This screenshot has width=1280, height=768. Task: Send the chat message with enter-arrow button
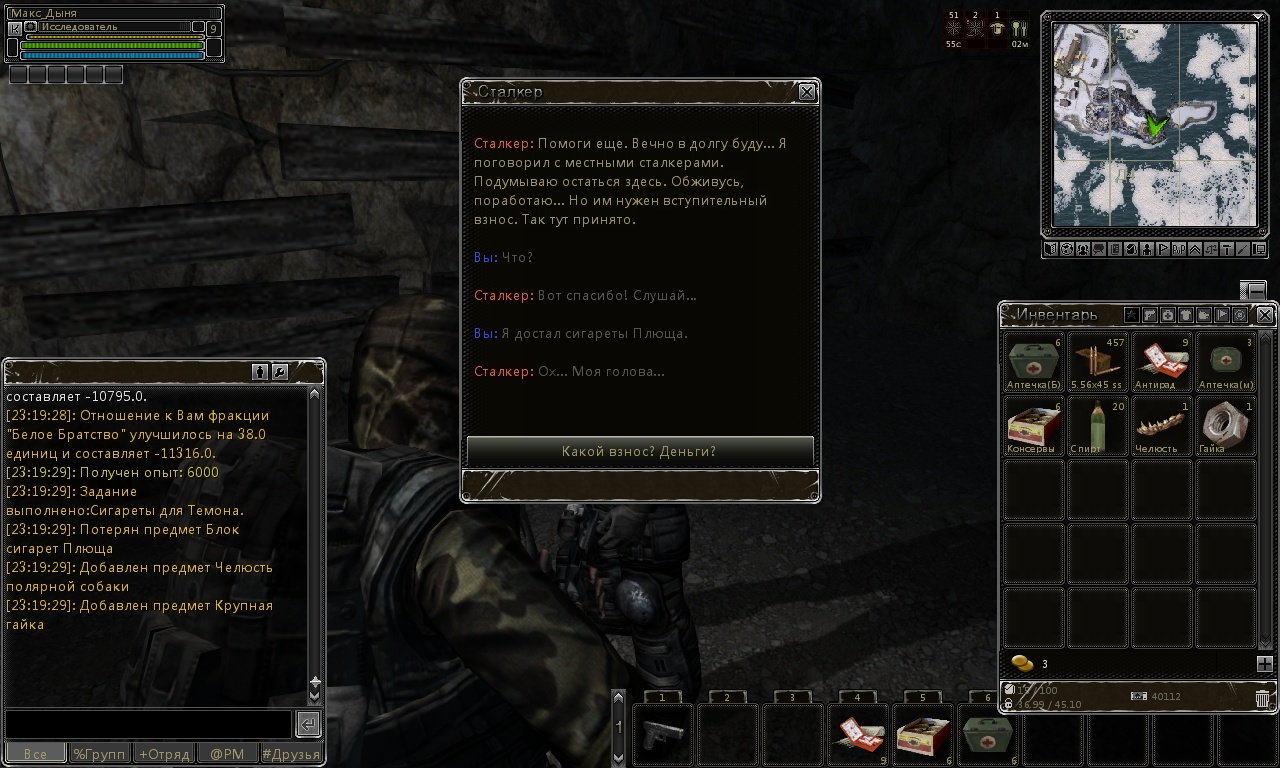click(x=309, y=724)
